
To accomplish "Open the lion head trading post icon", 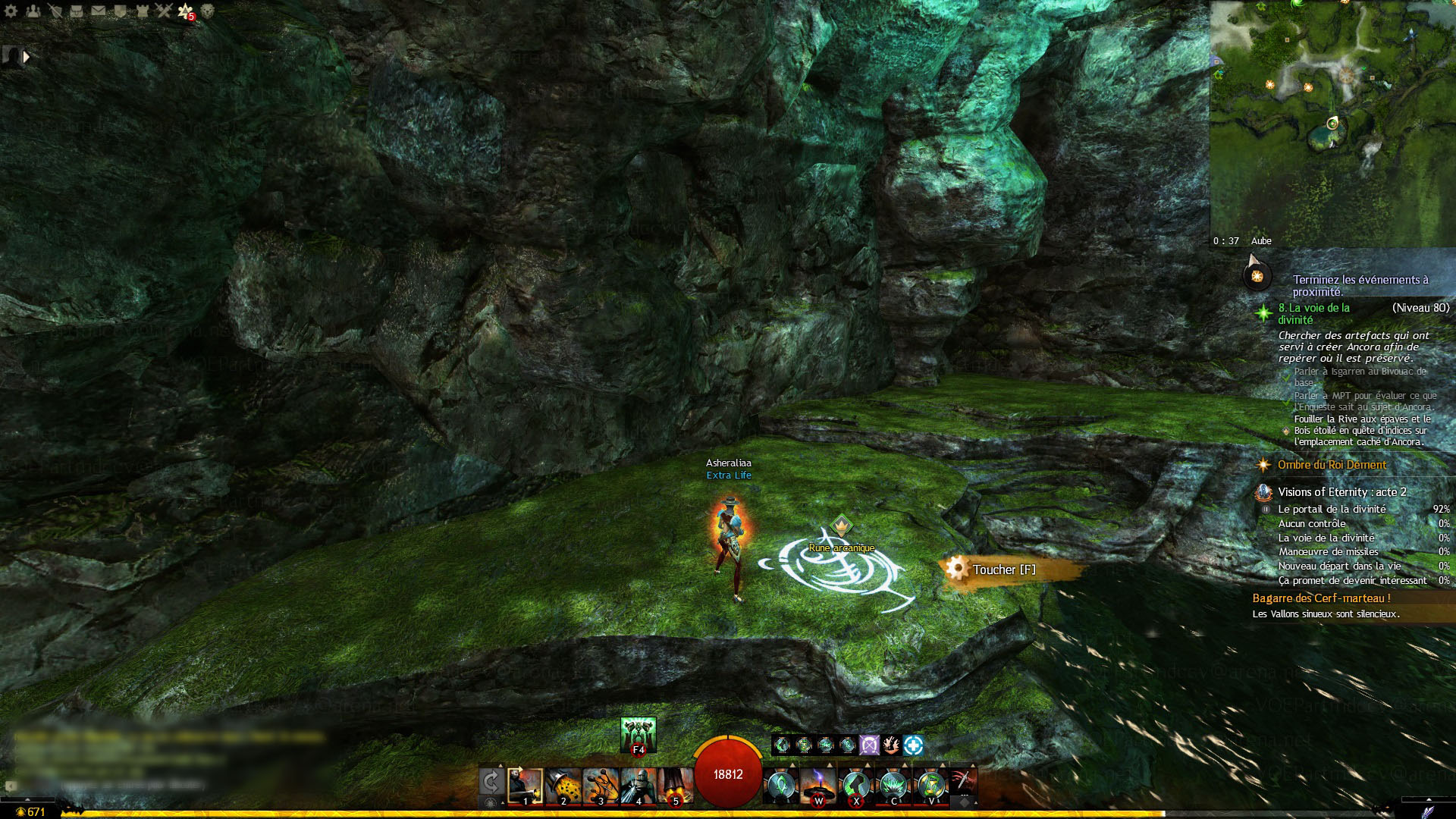I will pos(207,11).
